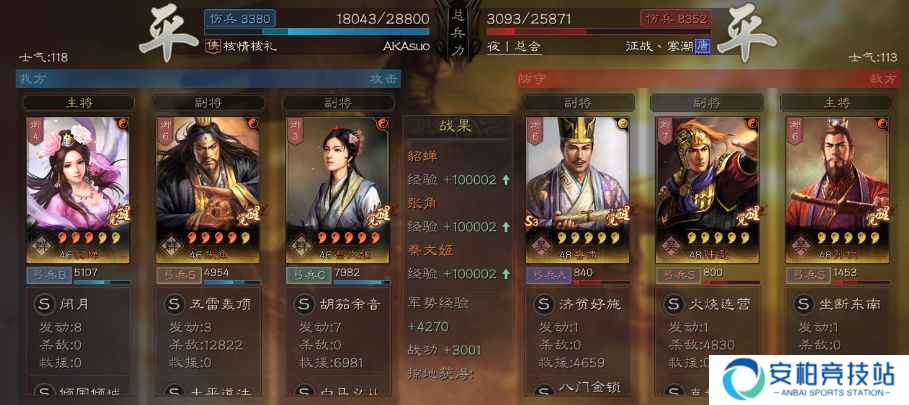Open the 济贫好施 skill entry
Viewport: 909px width, 405px height.
[x=577, y=303]
